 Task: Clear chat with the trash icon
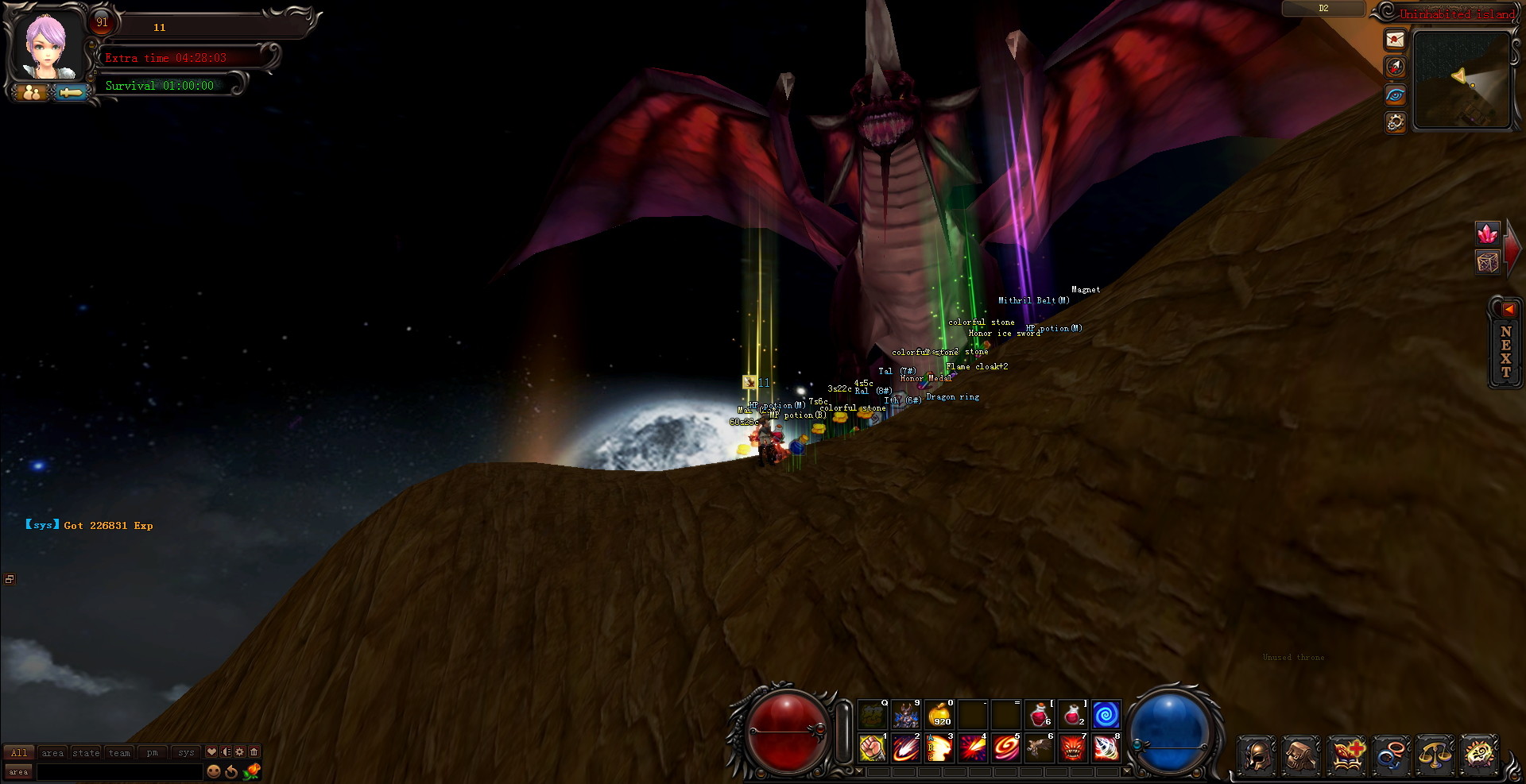pos(254,751)
